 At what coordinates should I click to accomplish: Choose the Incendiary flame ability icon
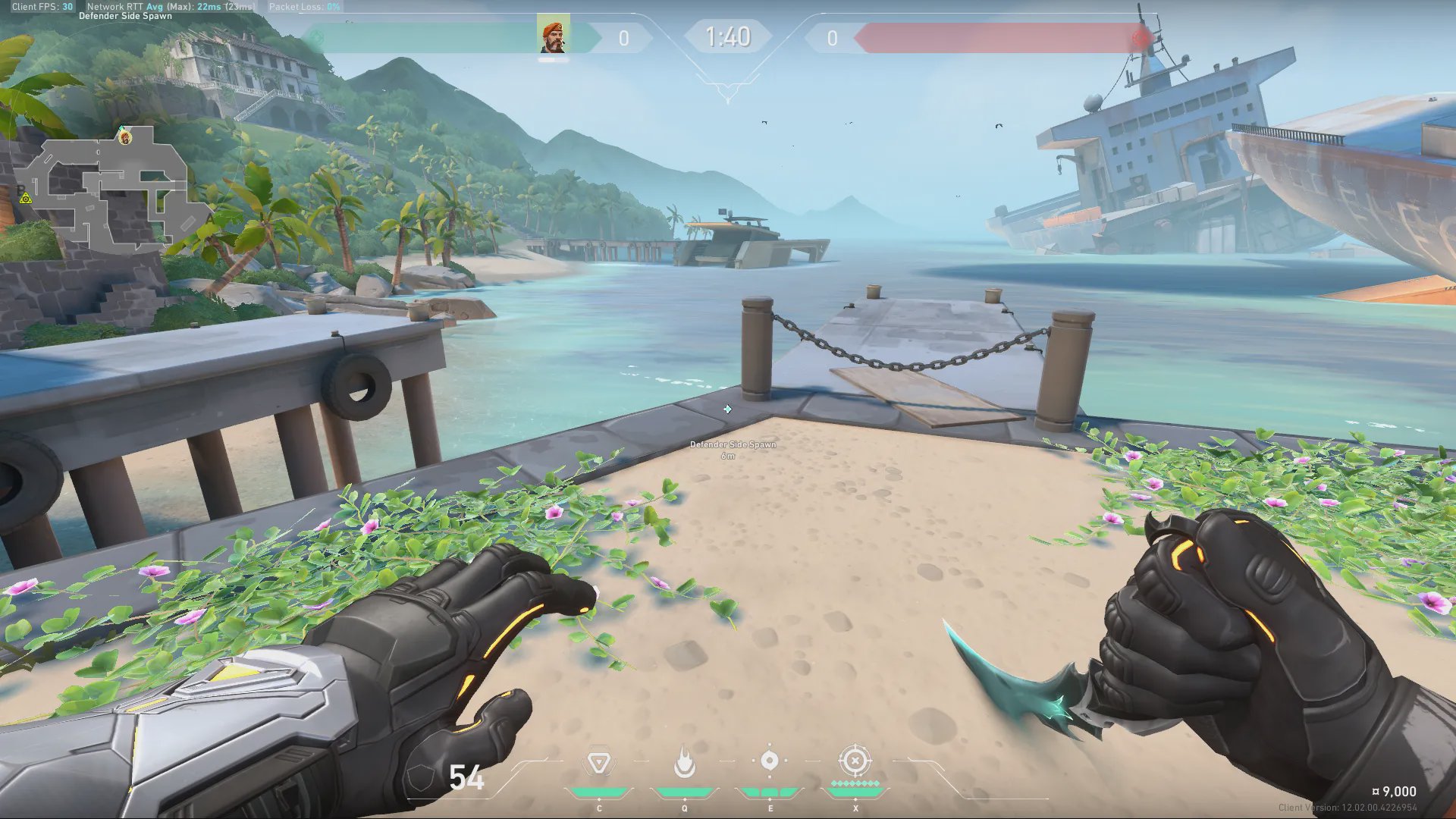tap(685, 762)
